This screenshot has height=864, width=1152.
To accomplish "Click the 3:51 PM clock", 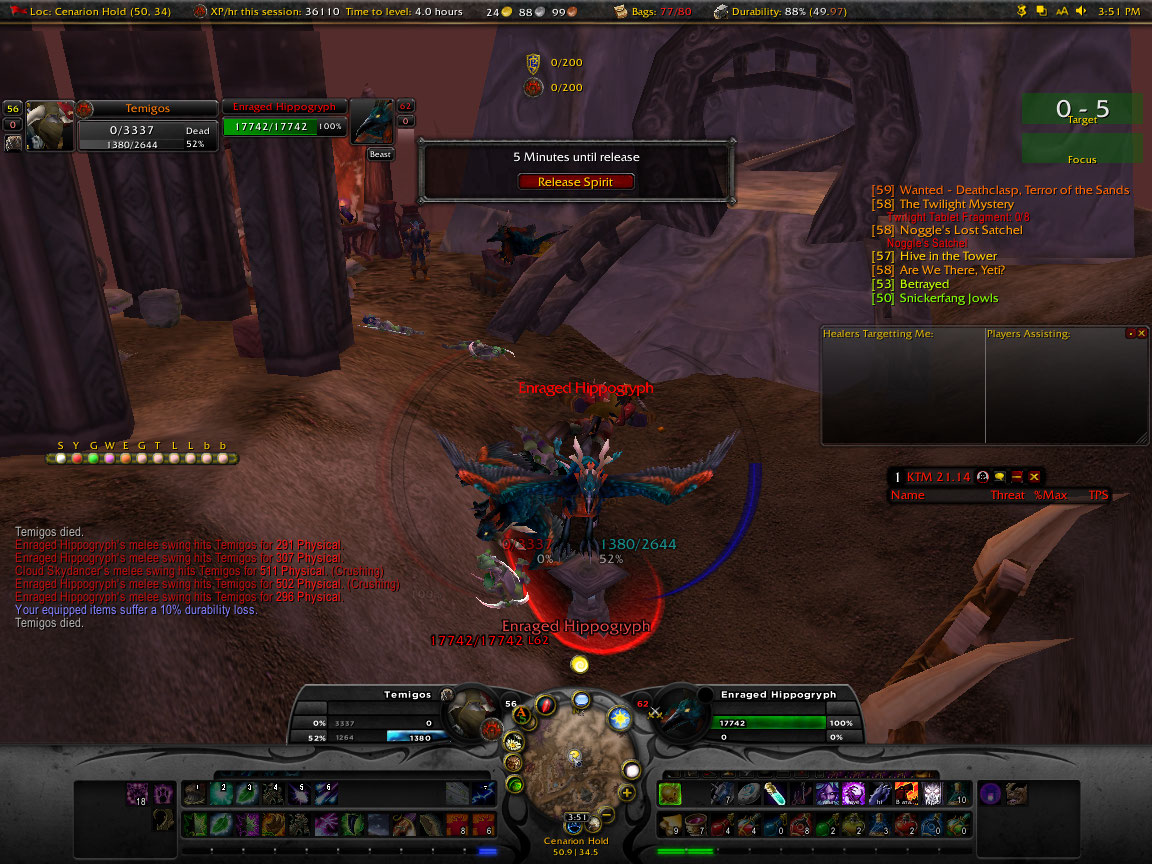I will click(1118, 11).
